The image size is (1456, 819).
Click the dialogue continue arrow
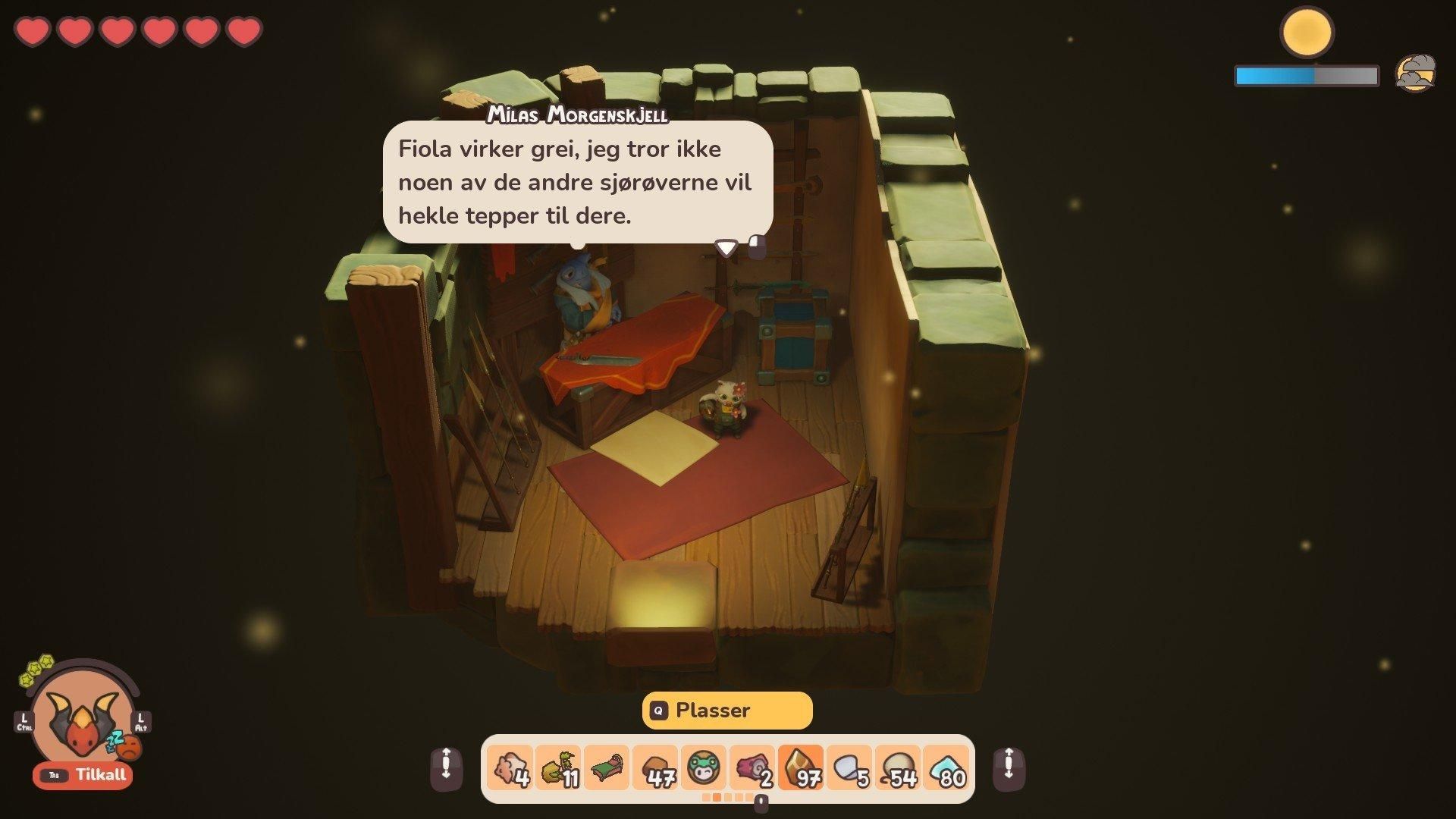[726, 247]
